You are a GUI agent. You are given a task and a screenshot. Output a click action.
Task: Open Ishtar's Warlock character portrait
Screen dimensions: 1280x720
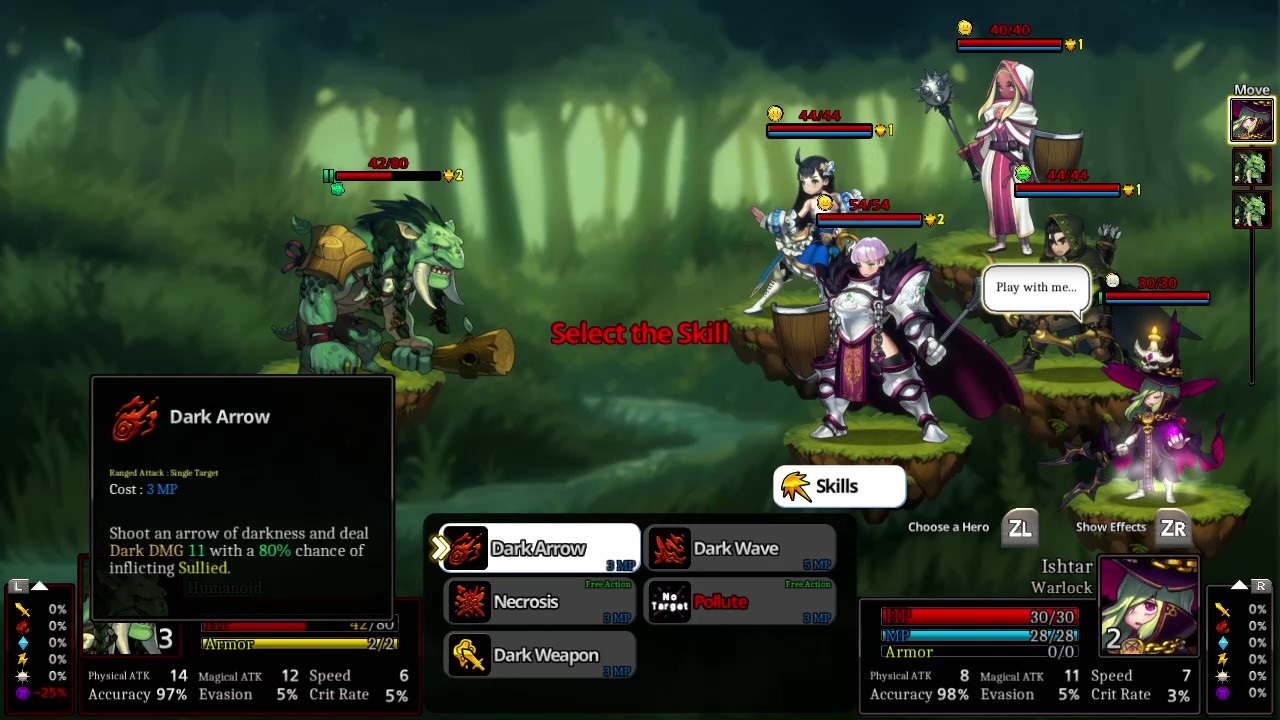tap(1148, 605)
